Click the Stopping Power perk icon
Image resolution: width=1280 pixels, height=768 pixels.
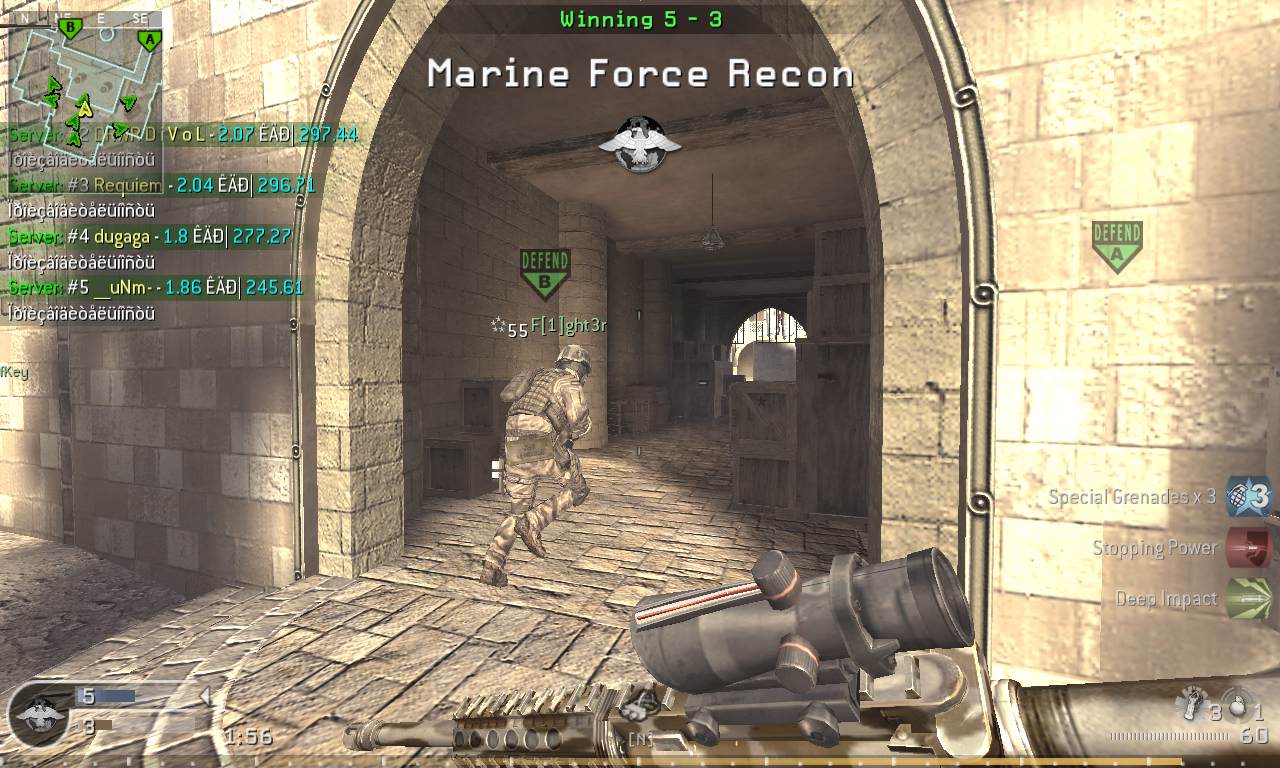(x=1248, y=548)
